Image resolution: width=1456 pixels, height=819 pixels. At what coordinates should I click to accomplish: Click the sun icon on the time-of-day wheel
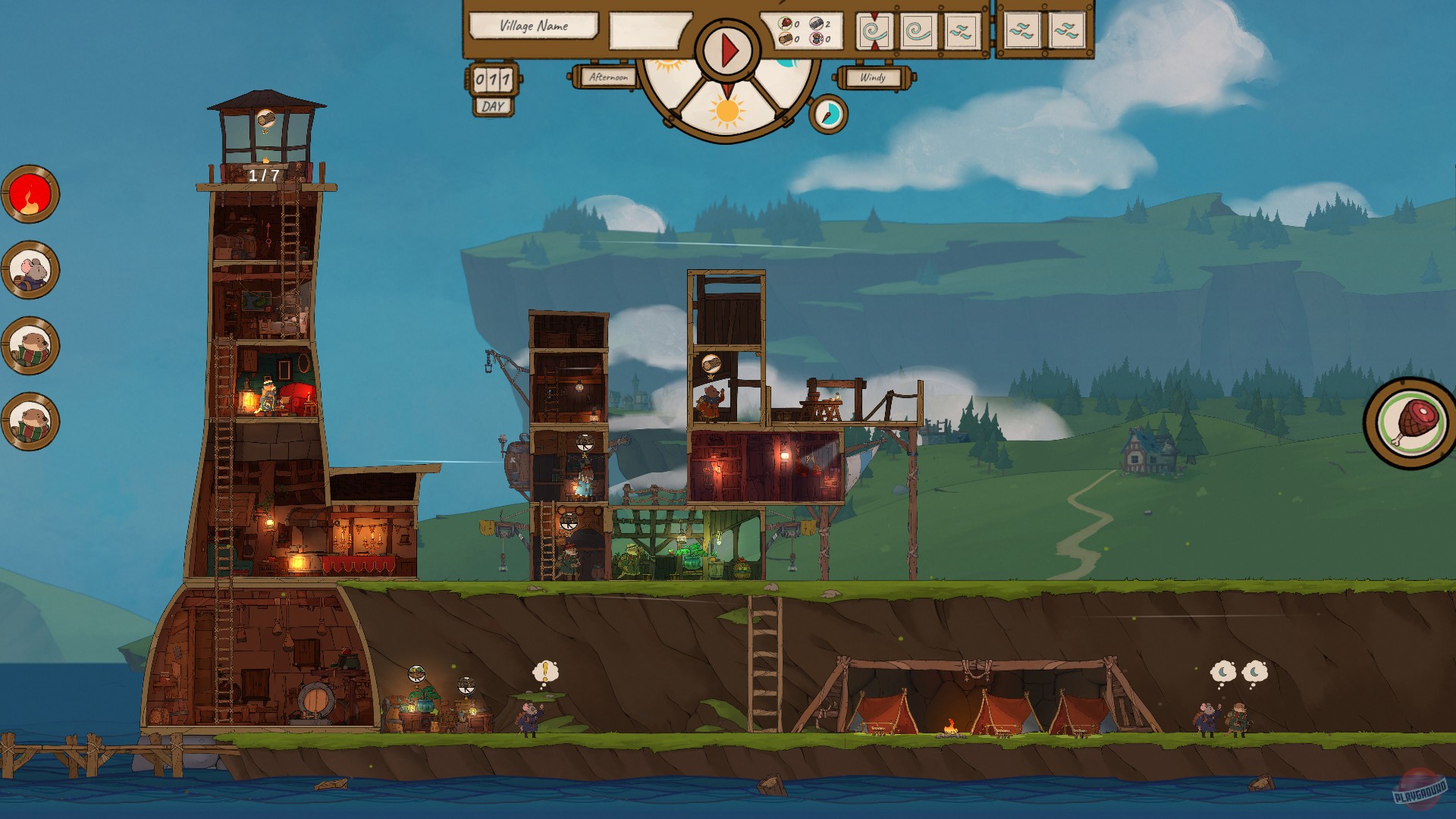[728, 112]
